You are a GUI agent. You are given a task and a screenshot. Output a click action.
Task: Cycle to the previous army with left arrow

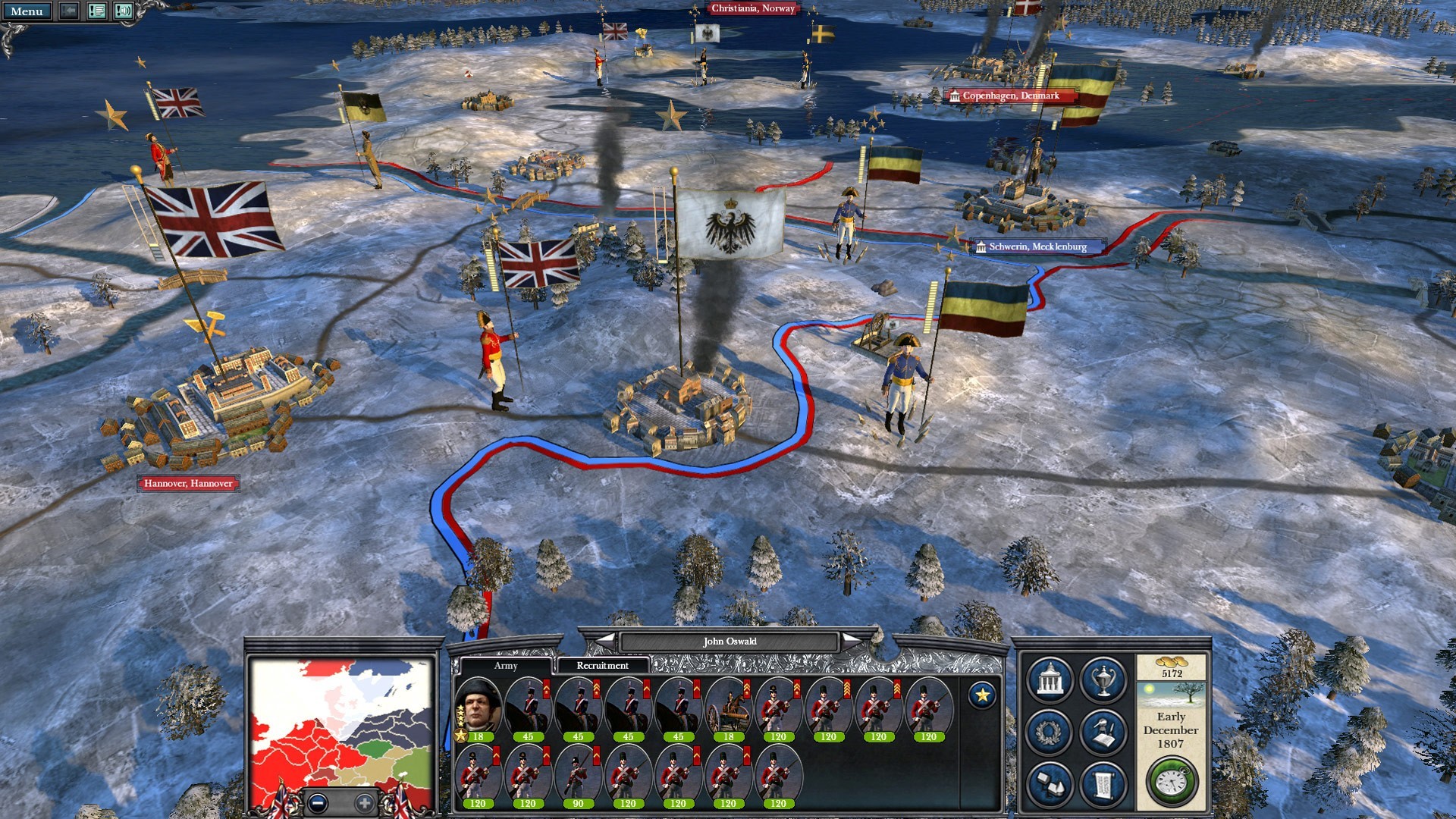(605, 642)
